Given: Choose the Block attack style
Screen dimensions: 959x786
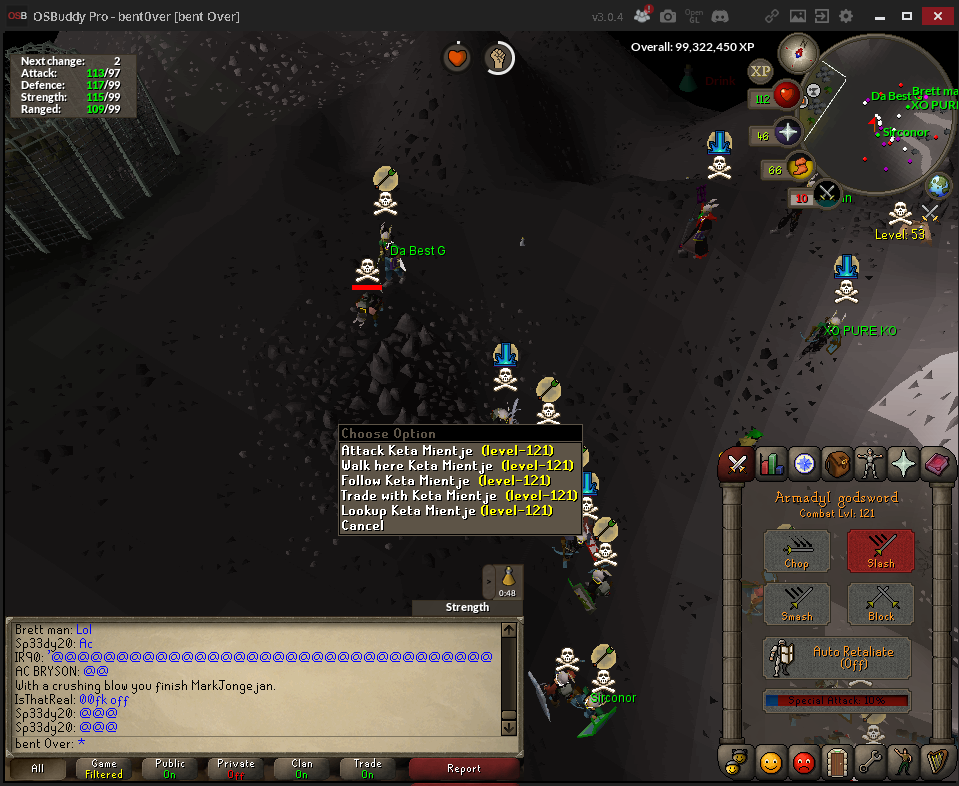Looking at the screenshot, I should tap(880, 604).
